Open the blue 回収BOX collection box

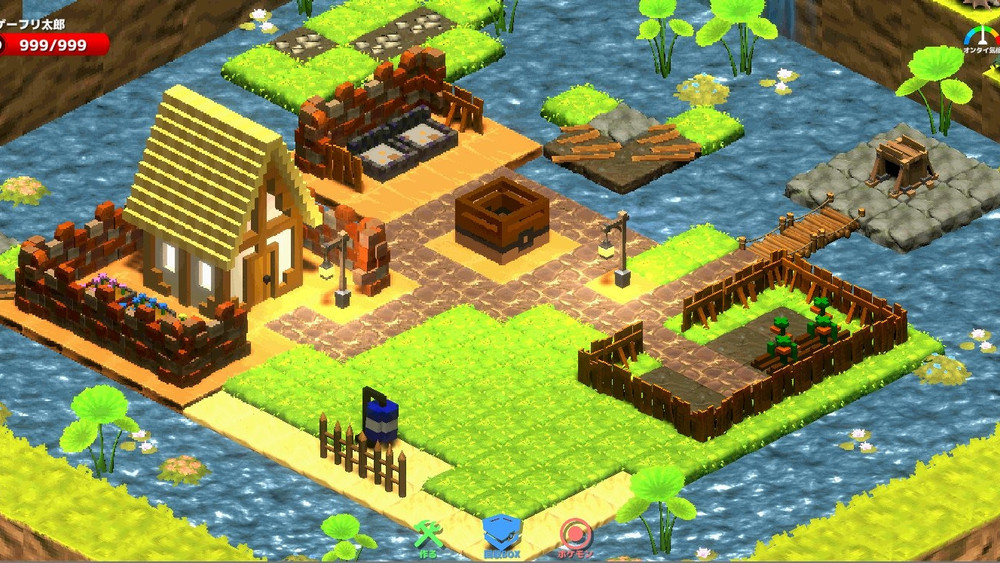(x=502, y=535)
